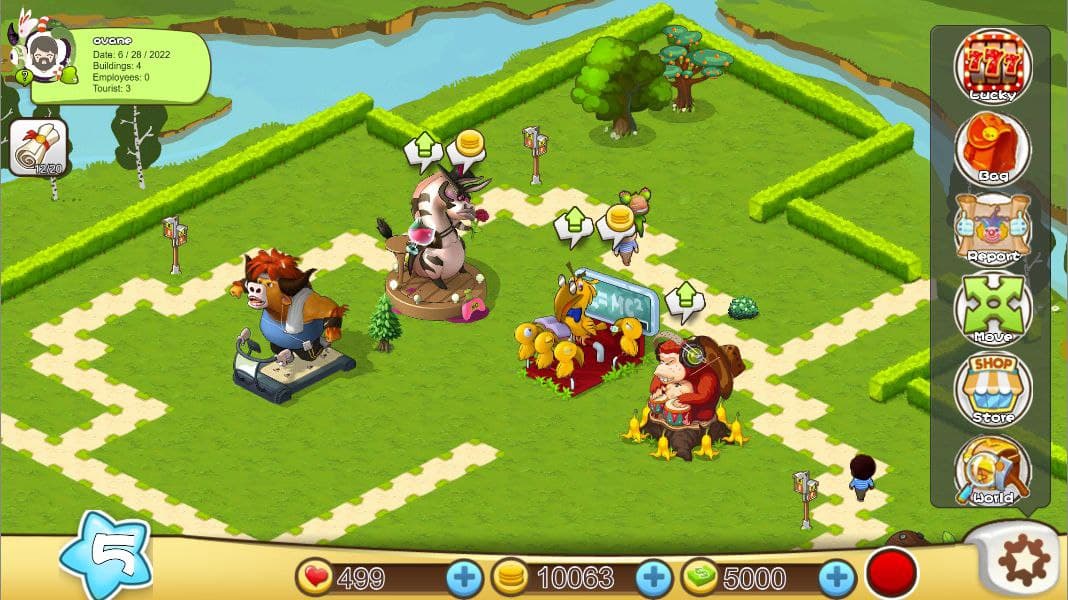The image size is (1068, 600).
Task: Collect coins above the zebra statue
Action: [466, 147]
